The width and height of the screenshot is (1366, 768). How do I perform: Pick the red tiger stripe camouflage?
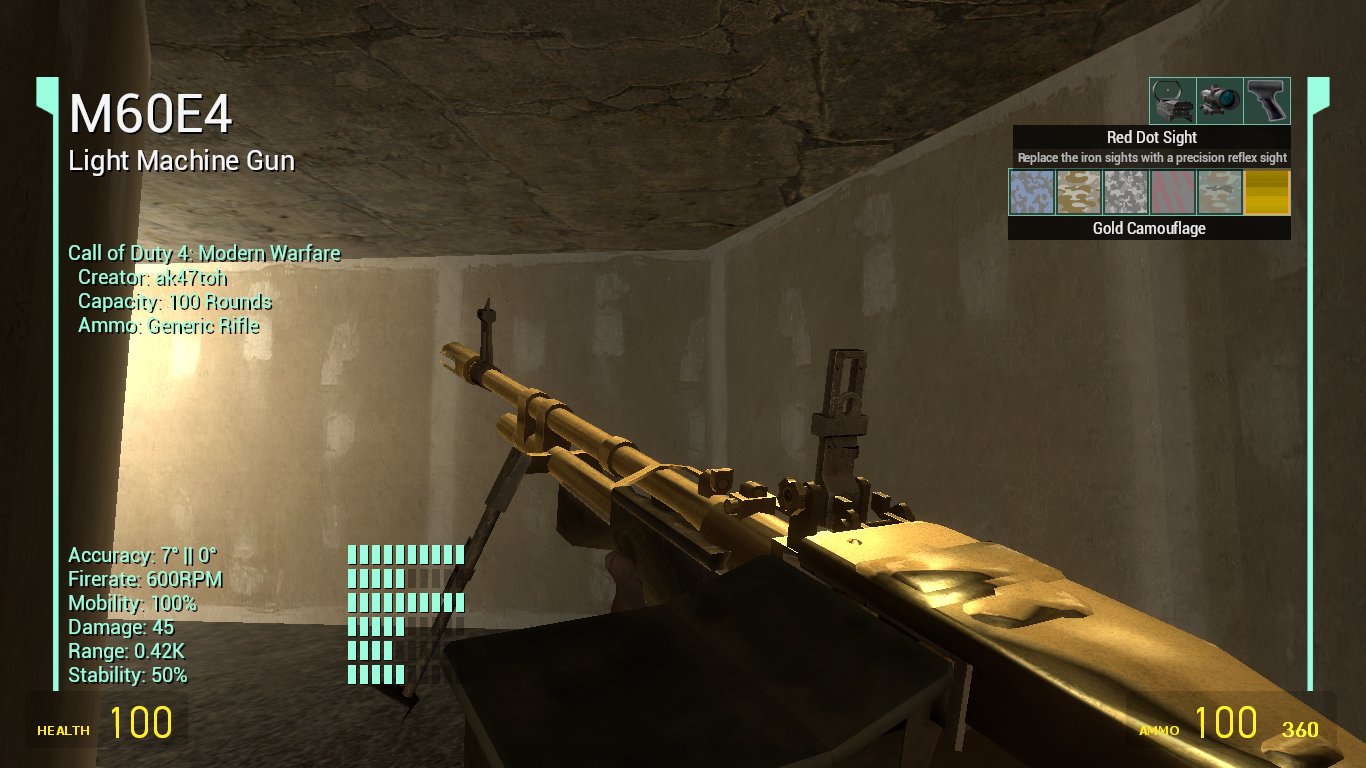pyautogui.click(x=1172, y=192)
